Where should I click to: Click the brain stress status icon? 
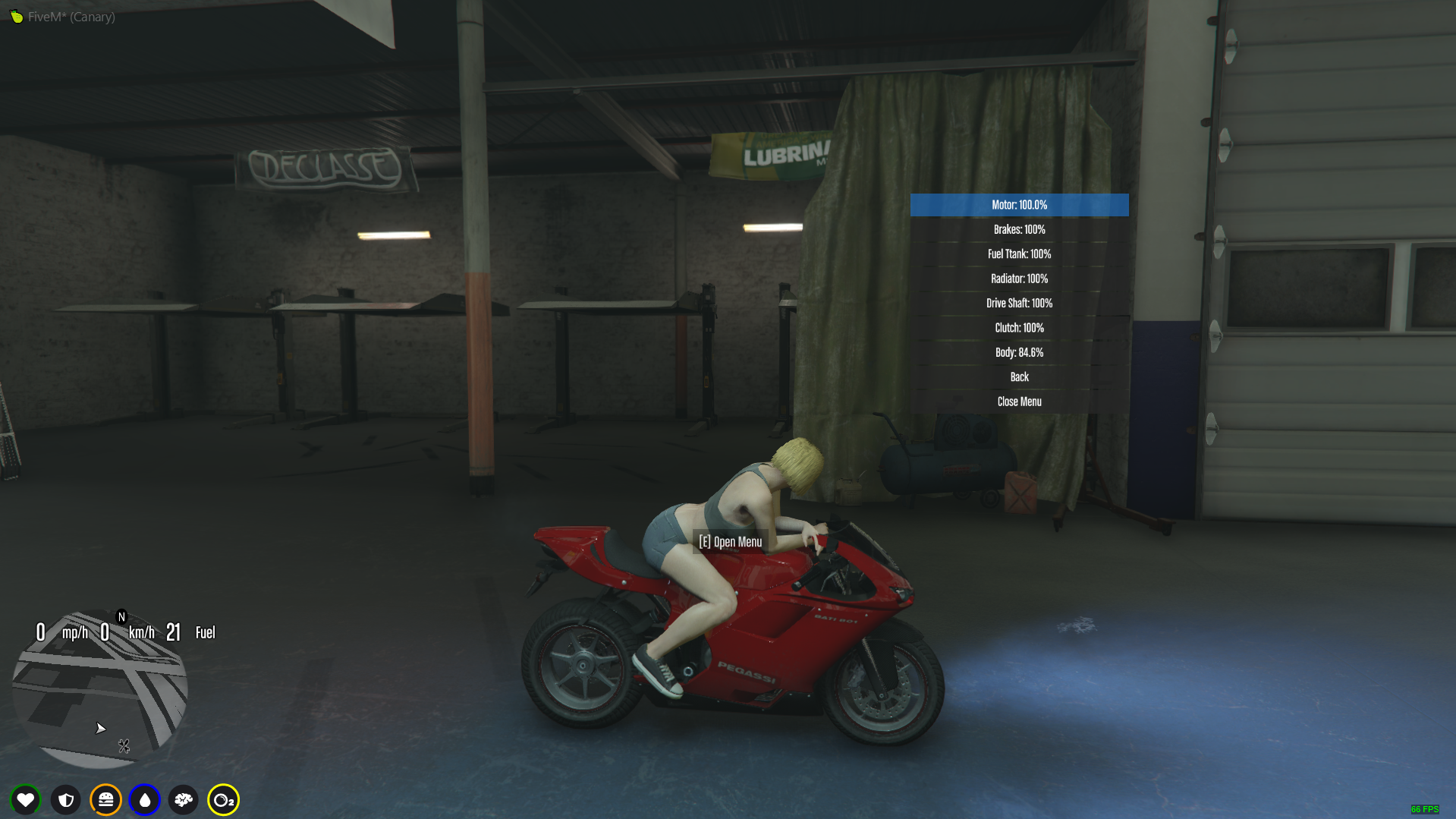click(184, 799)
